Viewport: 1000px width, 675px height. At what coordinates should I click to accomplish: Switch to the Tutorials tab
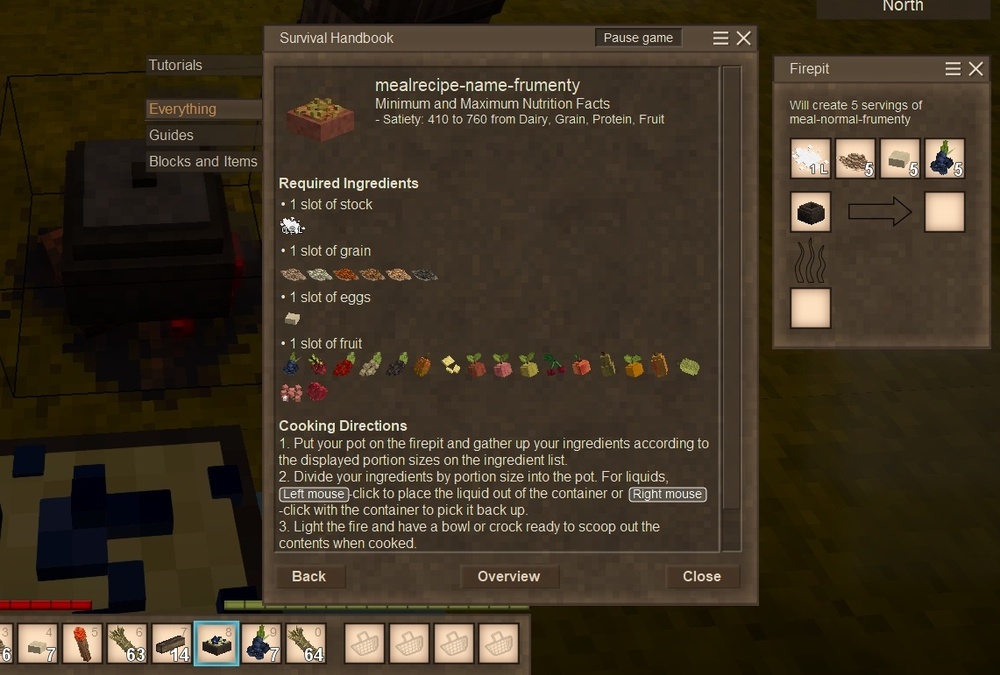[x=176, y=65]
